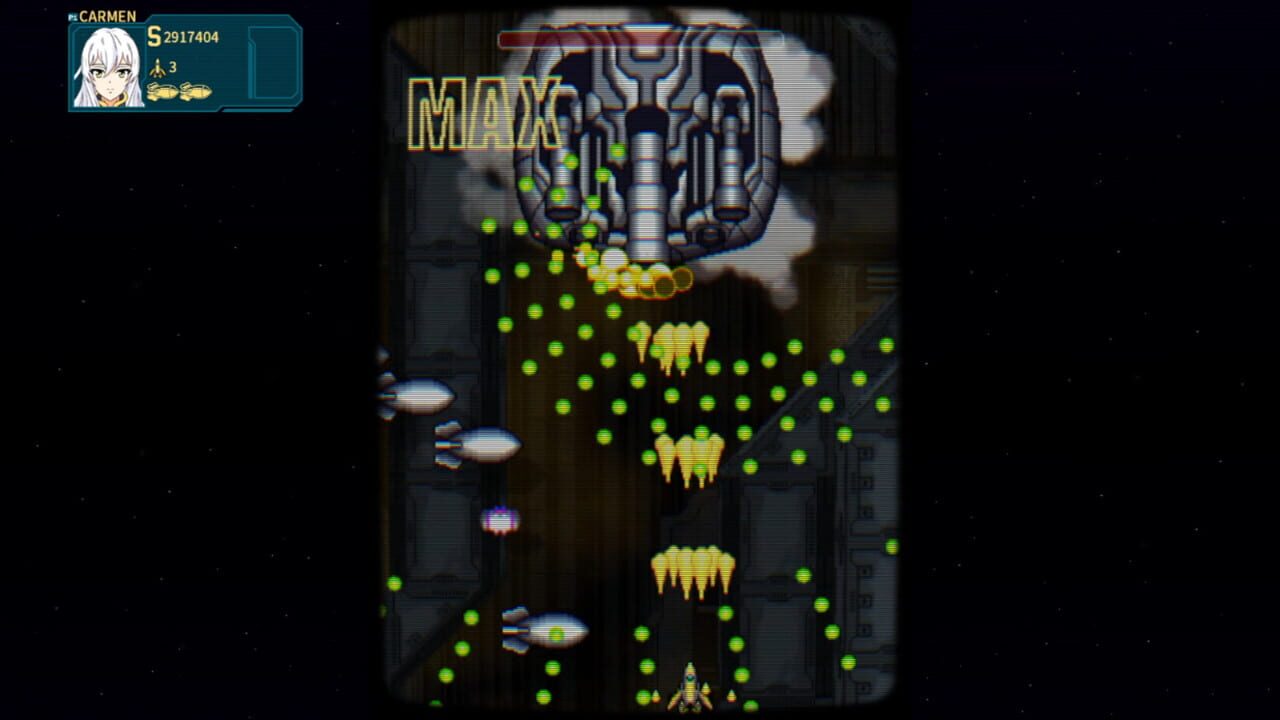Select the second bomb stock icon
The image size is (1280, 720).
click(196, 91)
